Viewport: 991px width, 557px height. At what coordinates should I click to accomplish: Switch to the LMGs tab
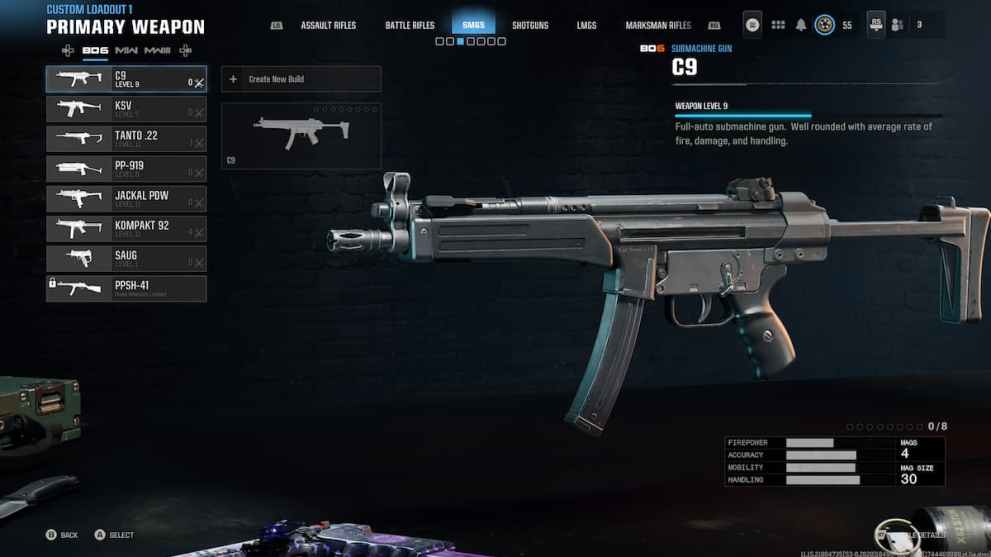point(587,25)
